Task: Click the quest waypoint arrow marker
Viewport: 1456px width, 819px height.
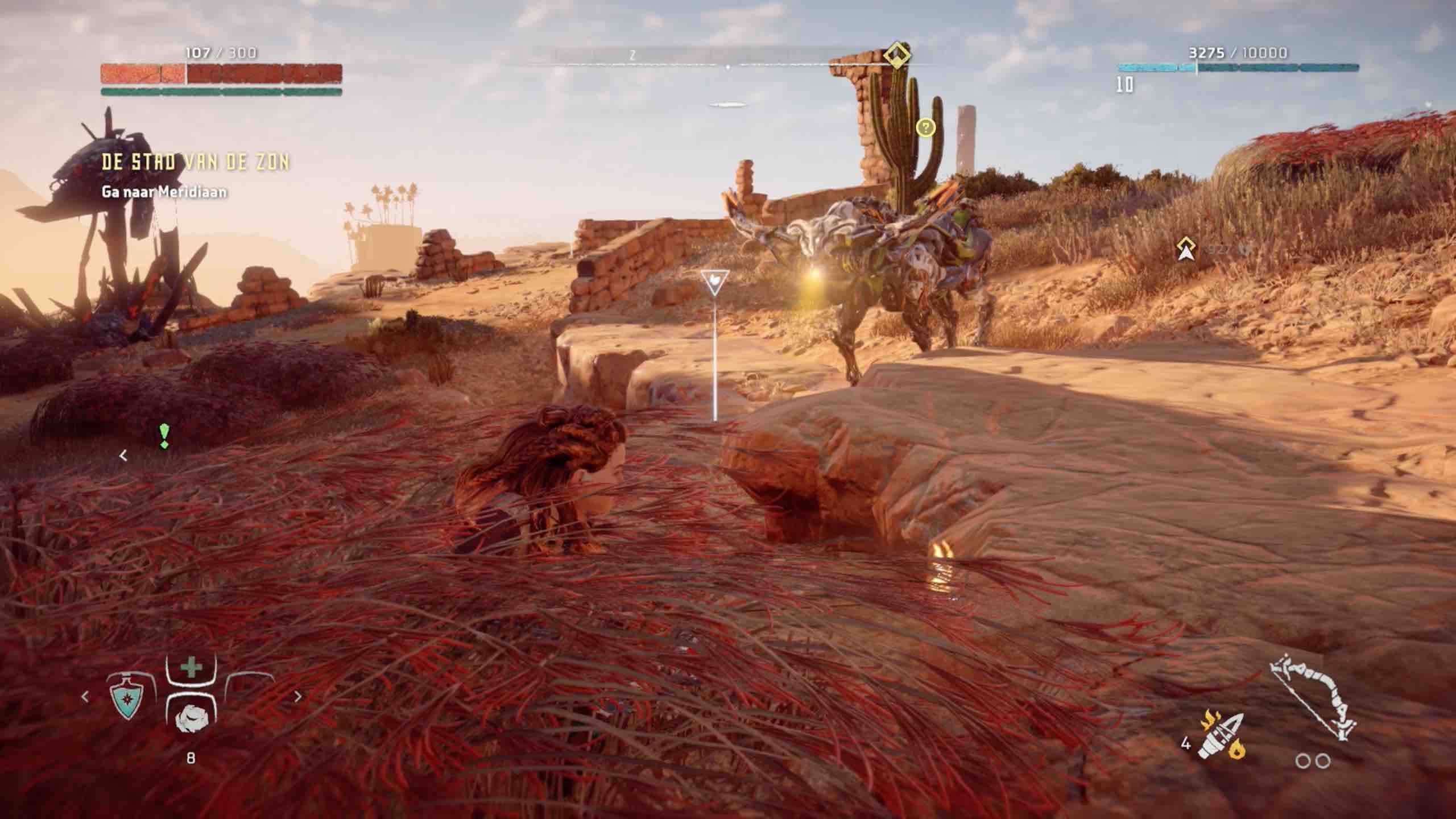Action: pos(1186,249)
